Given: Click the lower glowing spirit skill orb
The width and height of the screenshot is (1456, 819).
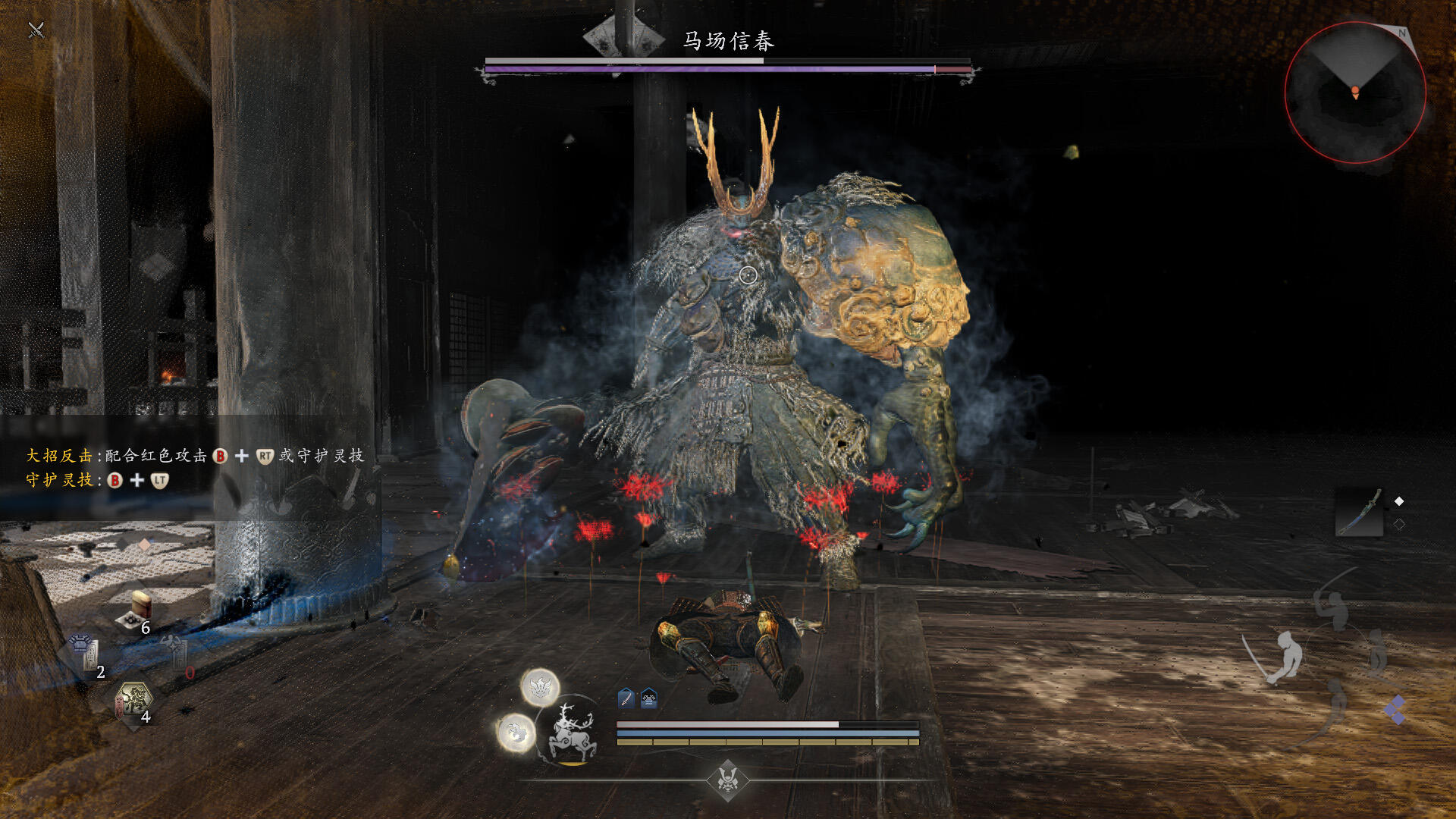Looking at the screenshot, I should pyautogui.click(x=516, y=733).
